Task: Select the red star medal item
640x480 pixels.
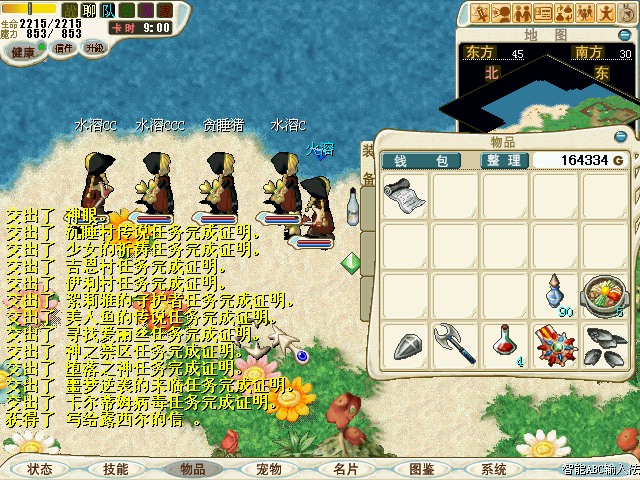Action: click(554, 345)
